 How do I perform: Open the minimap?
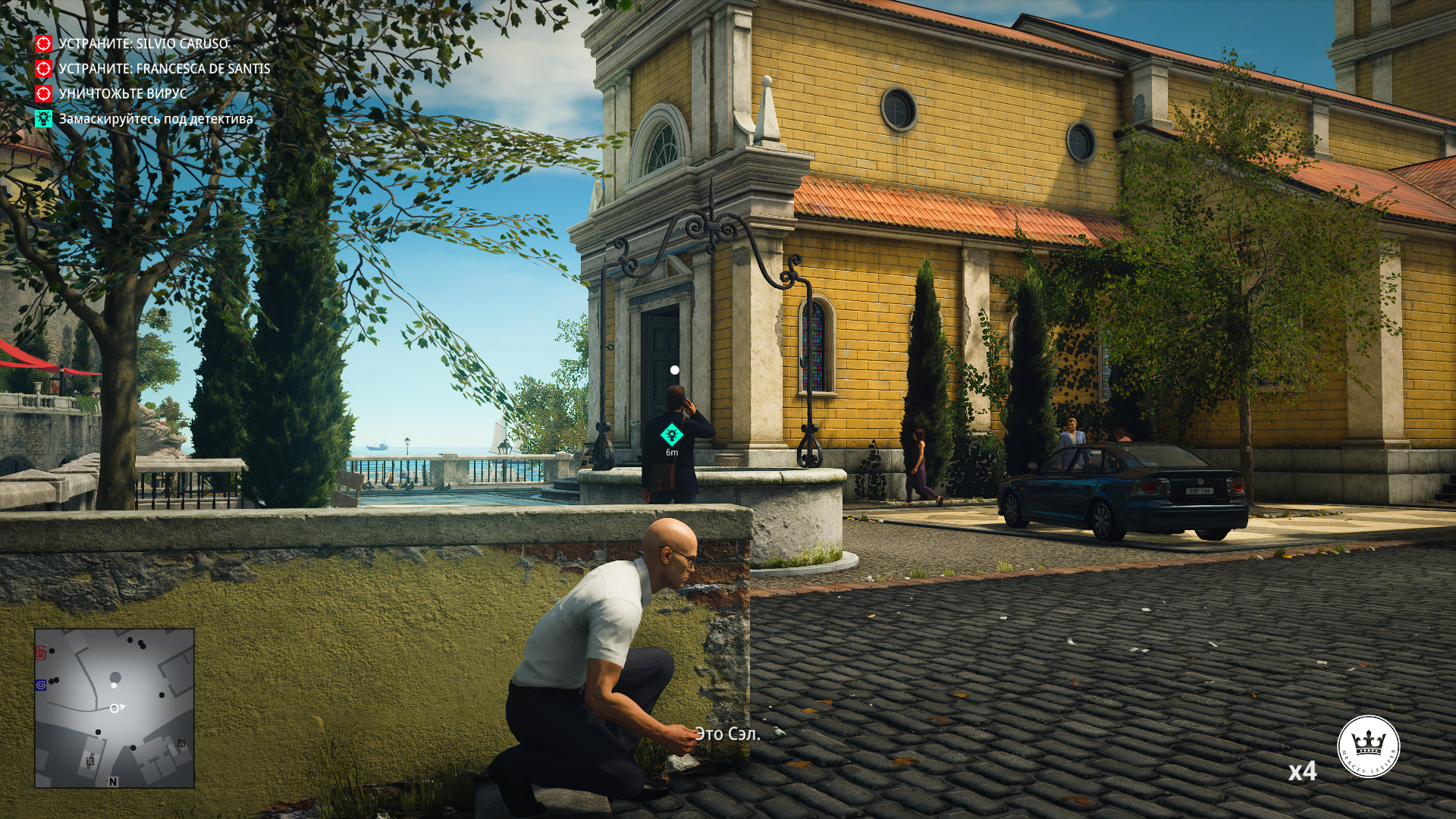click(115, 708)
